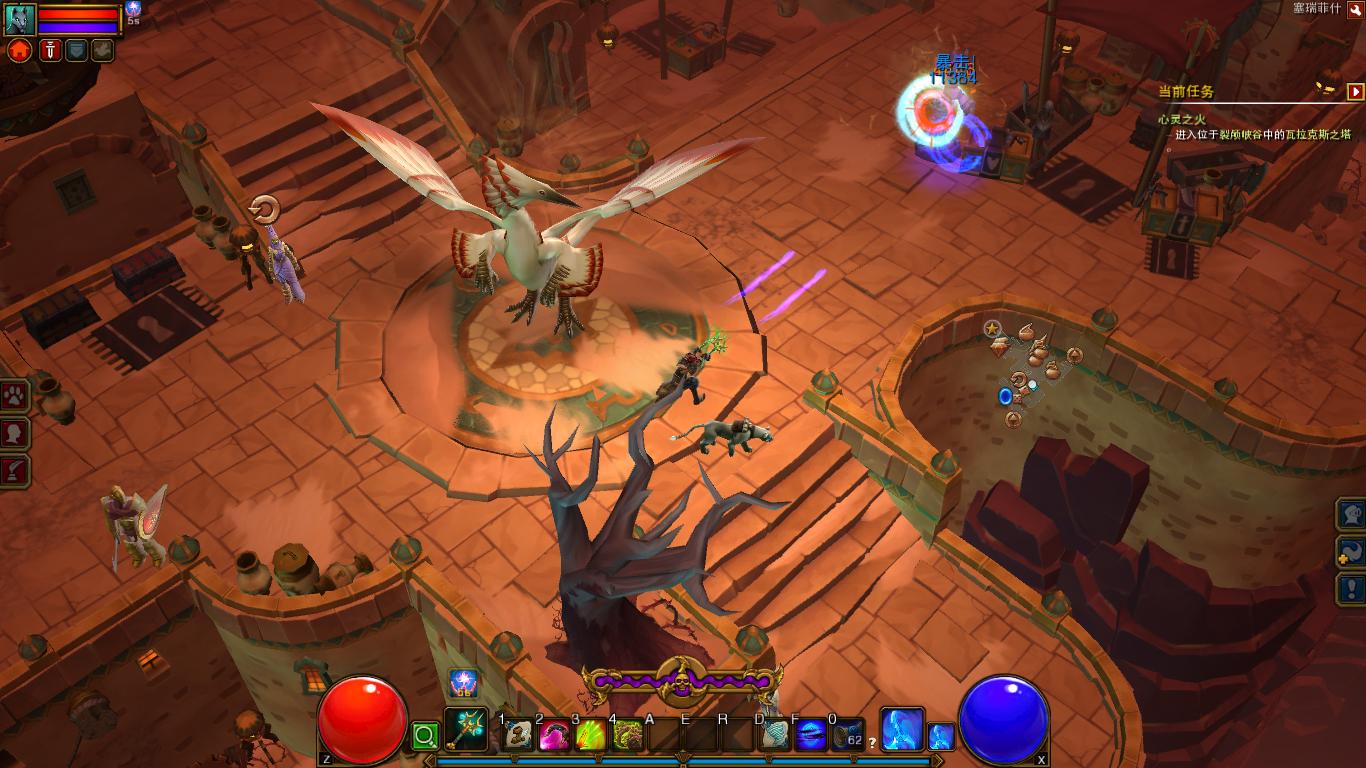Send pet to town with house icon
The width and height of the screenshot is (1366, 768).
(x=19, y=51)
